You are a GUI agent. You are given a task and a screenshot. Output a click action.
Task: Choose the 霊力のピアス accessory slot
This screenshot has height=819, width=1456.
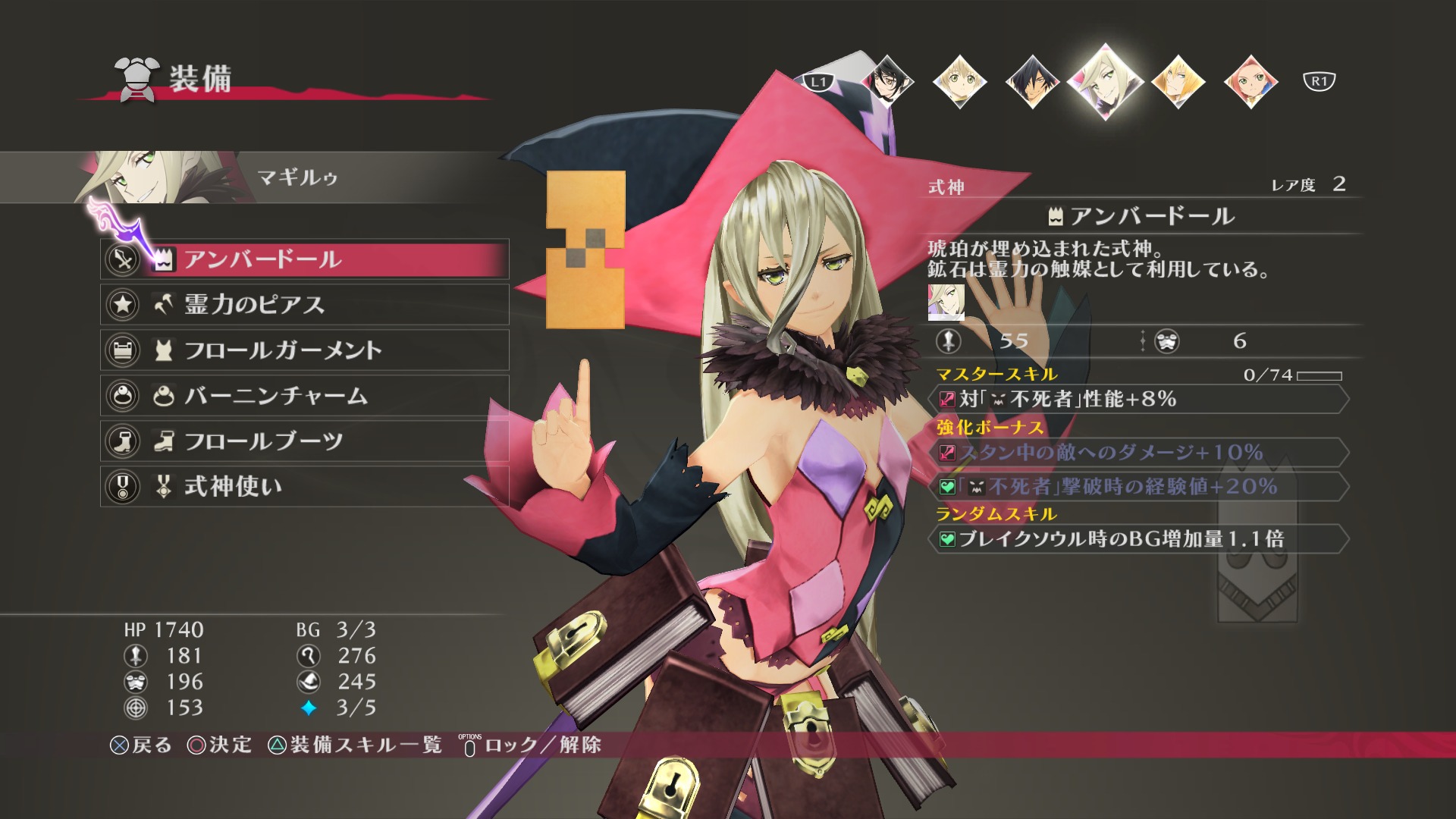pyautogui.click(x=303, y=305)
